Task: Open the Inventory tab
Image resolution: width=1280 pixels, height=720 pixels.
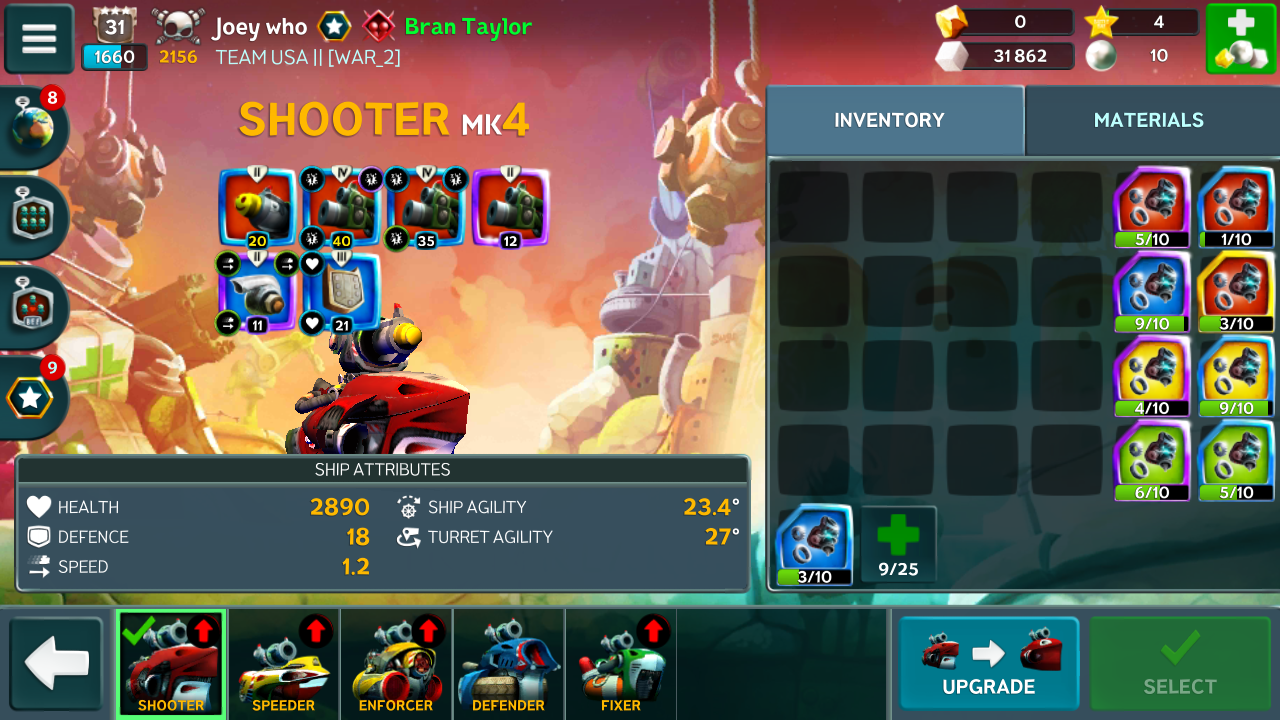Action: click(889, 120)
